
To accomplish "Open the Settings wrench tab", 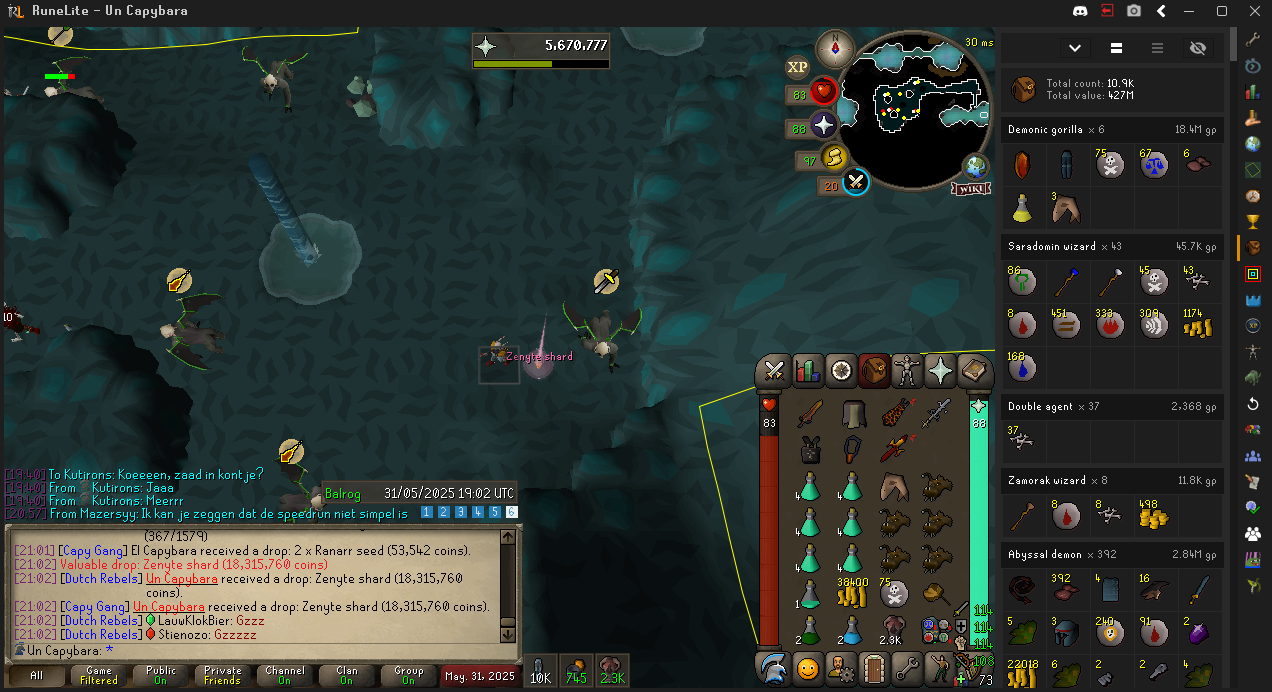I will coord(907,667).
